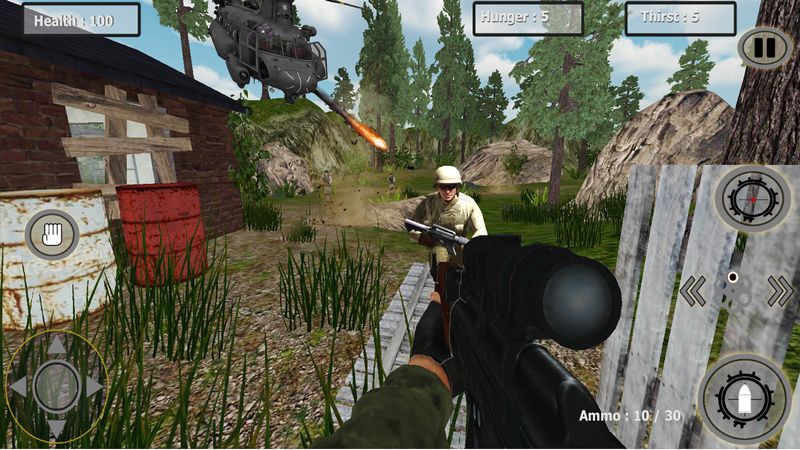Switch to the previous weapon with left arrows
Image resolution: width=800 pixels, height=450 pixels.
tap(693, 291)
